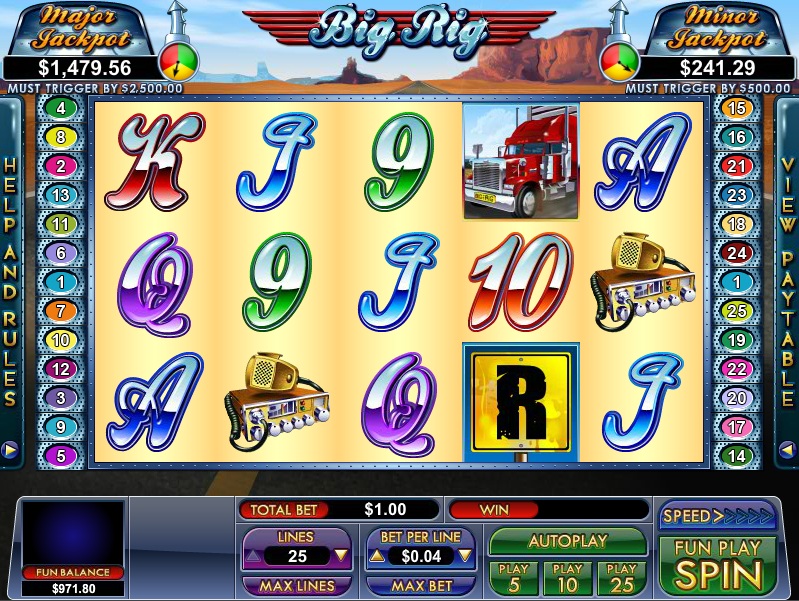This screenshot has width=799, height=601.
Task: Select payline number 15 marker
Action: pyautogui.click(x=737, y=108)
